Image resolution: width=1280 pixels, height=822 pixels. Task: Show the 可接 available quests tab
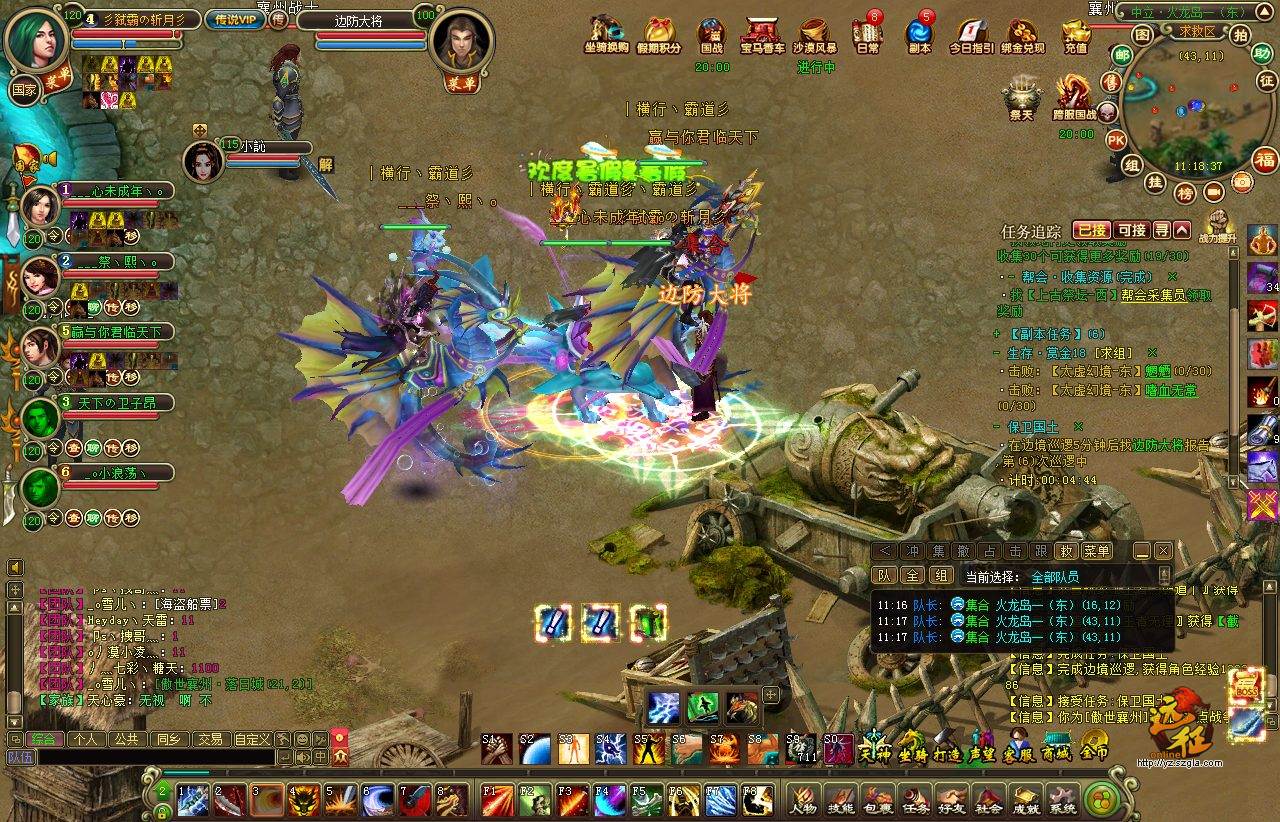pos(1131,230)
